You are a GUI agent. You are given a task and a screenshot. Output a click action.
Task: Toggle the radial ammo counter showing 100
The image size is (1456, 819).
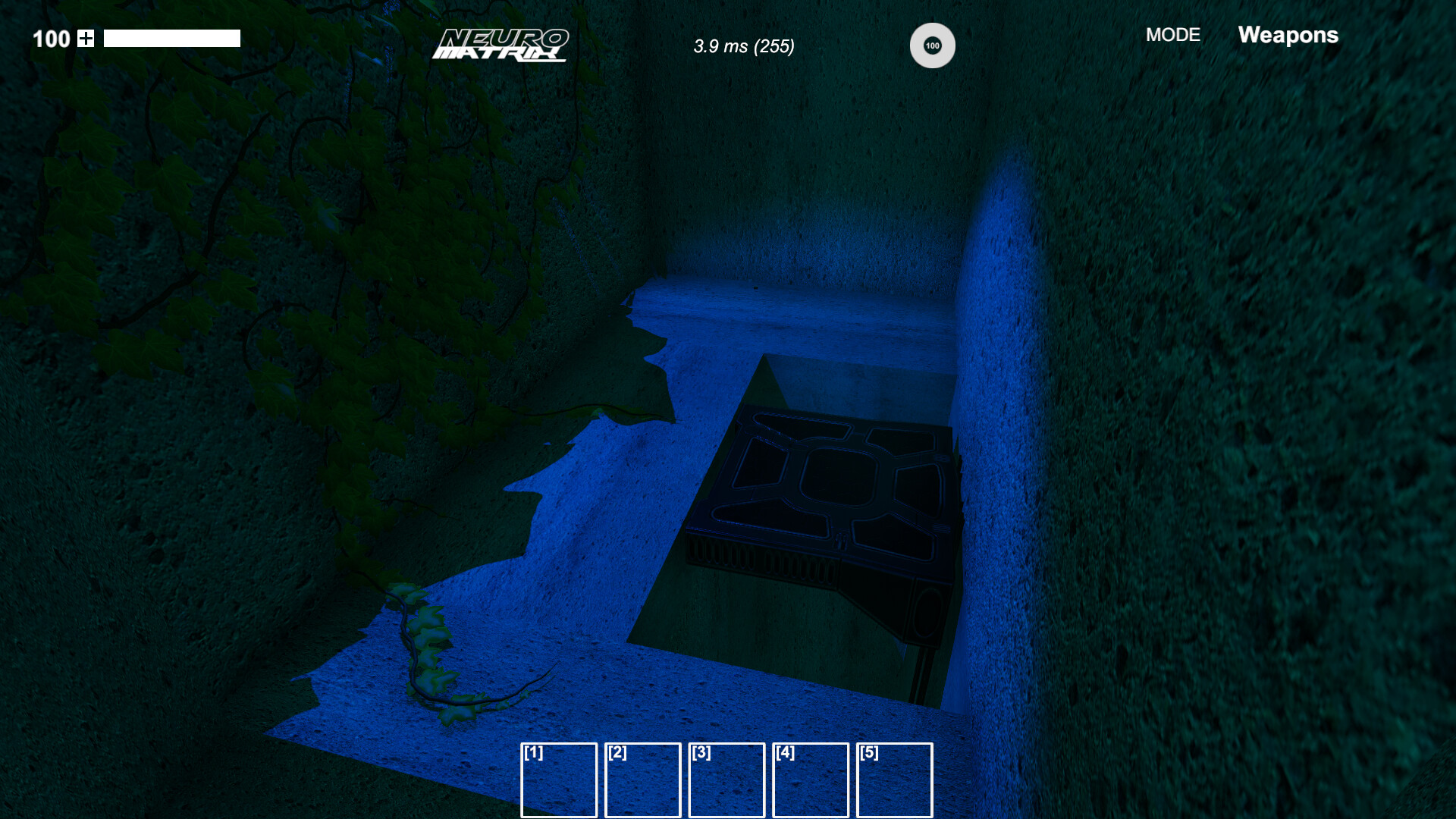(x=932, y=45)
